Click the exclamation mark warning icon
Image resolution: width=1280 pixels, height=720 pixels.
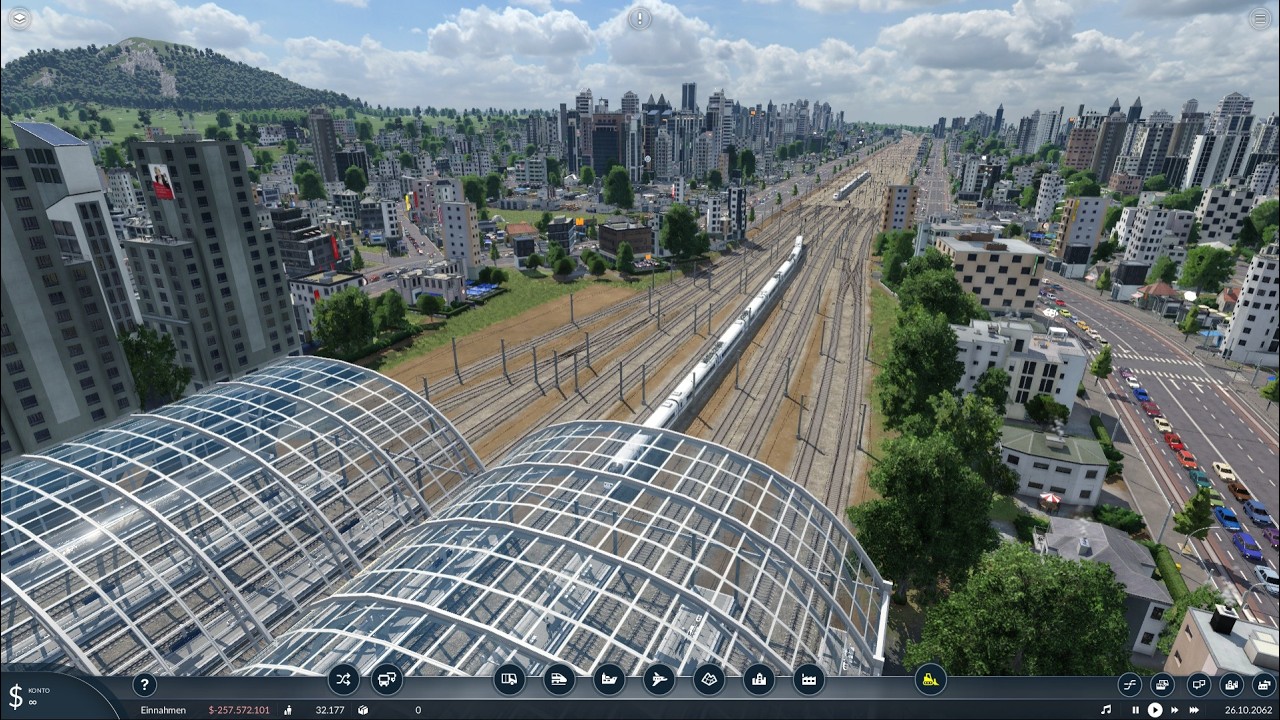(x=640, y=18)
